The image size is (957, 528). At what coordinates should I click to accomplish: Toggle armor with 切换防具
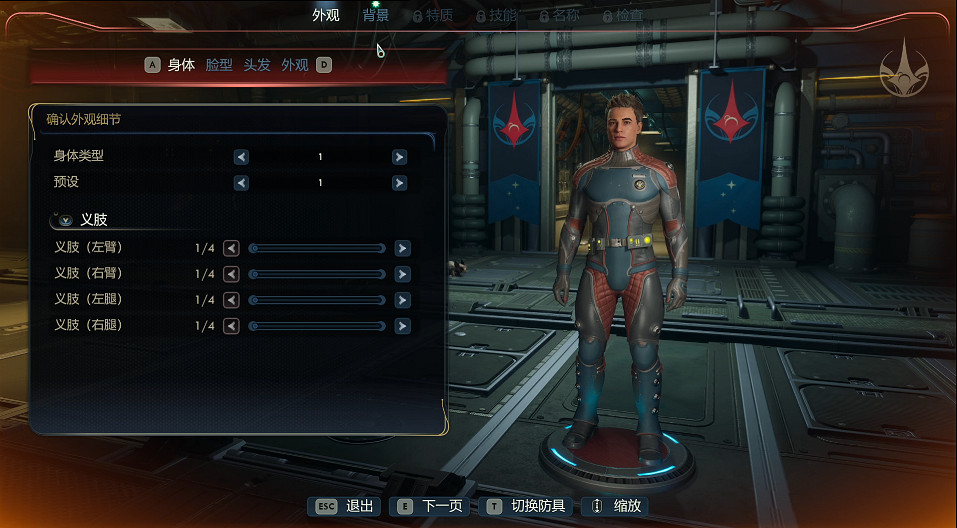525,506
